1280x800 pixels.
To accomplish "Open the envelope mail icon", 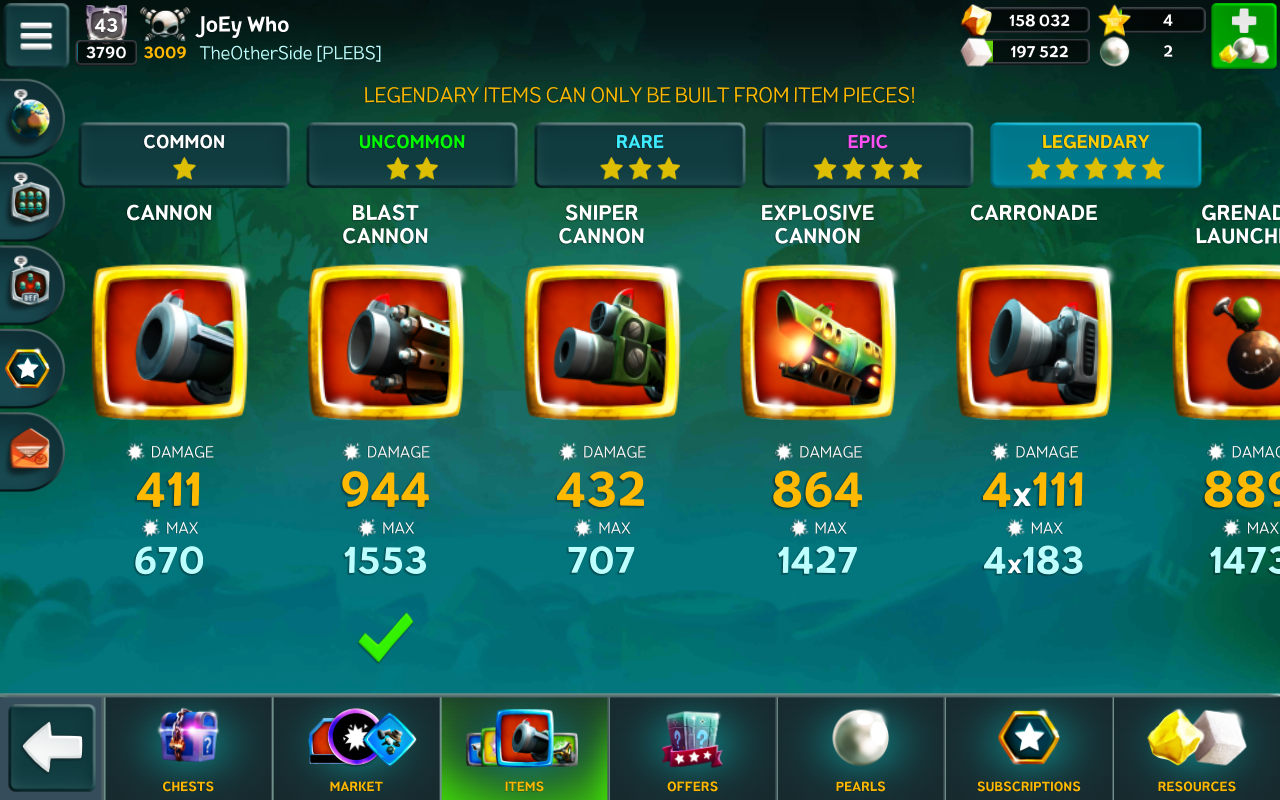I will 30,451.
